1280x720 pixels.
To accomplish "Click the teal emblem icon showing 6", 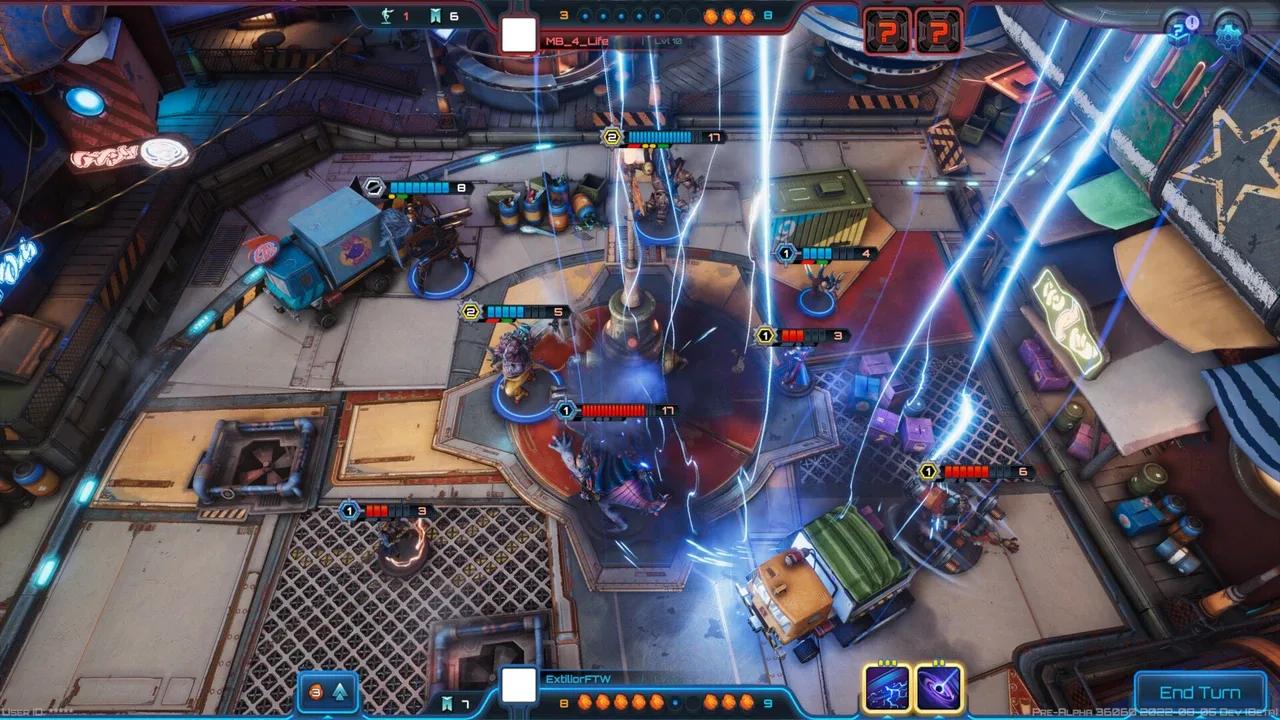I will click(x=432, y=16).
